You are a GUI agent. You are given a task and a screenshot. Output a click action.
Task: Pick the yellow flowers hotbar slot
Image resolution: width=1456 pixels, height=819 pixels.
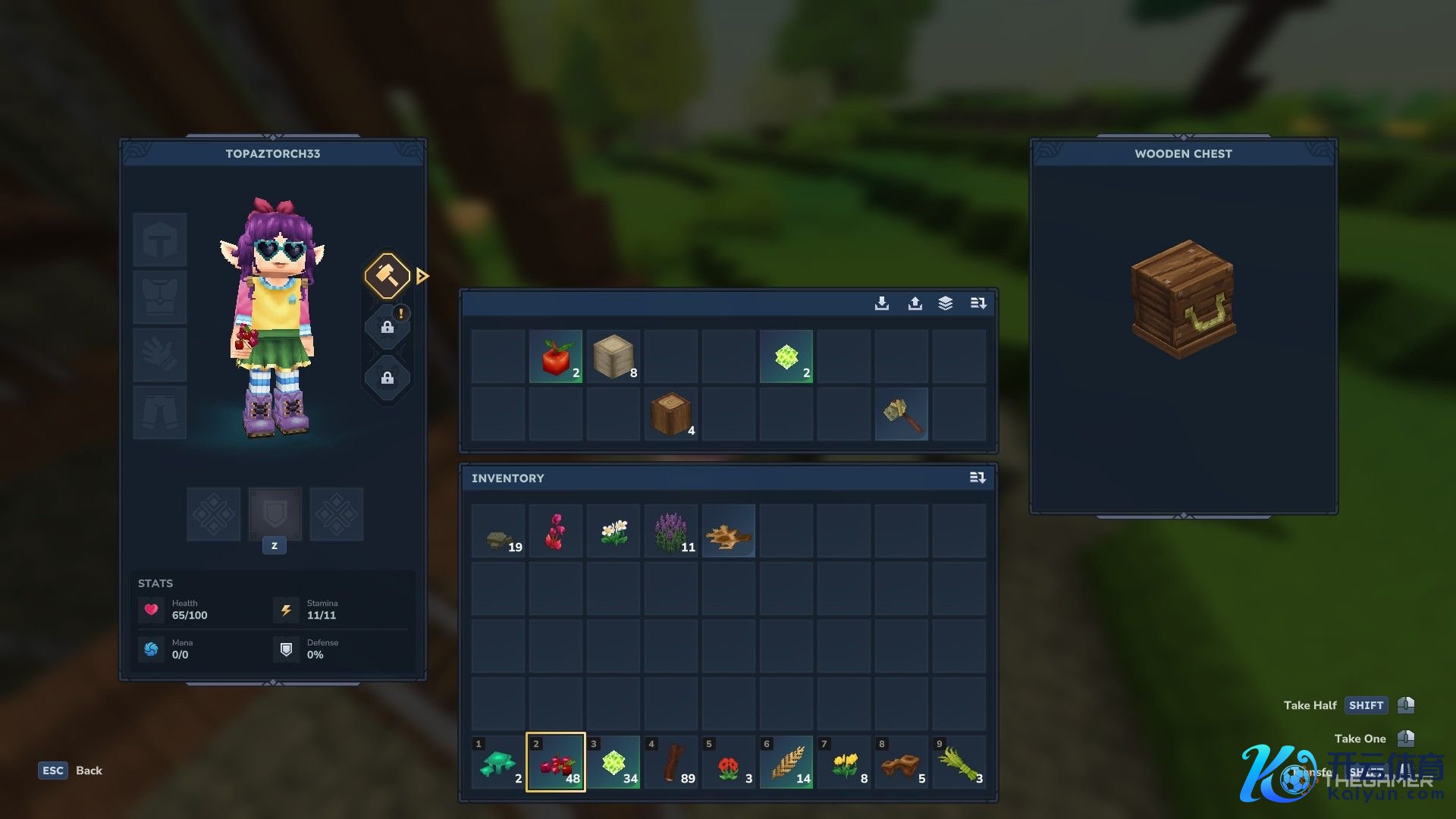(844, 762)
